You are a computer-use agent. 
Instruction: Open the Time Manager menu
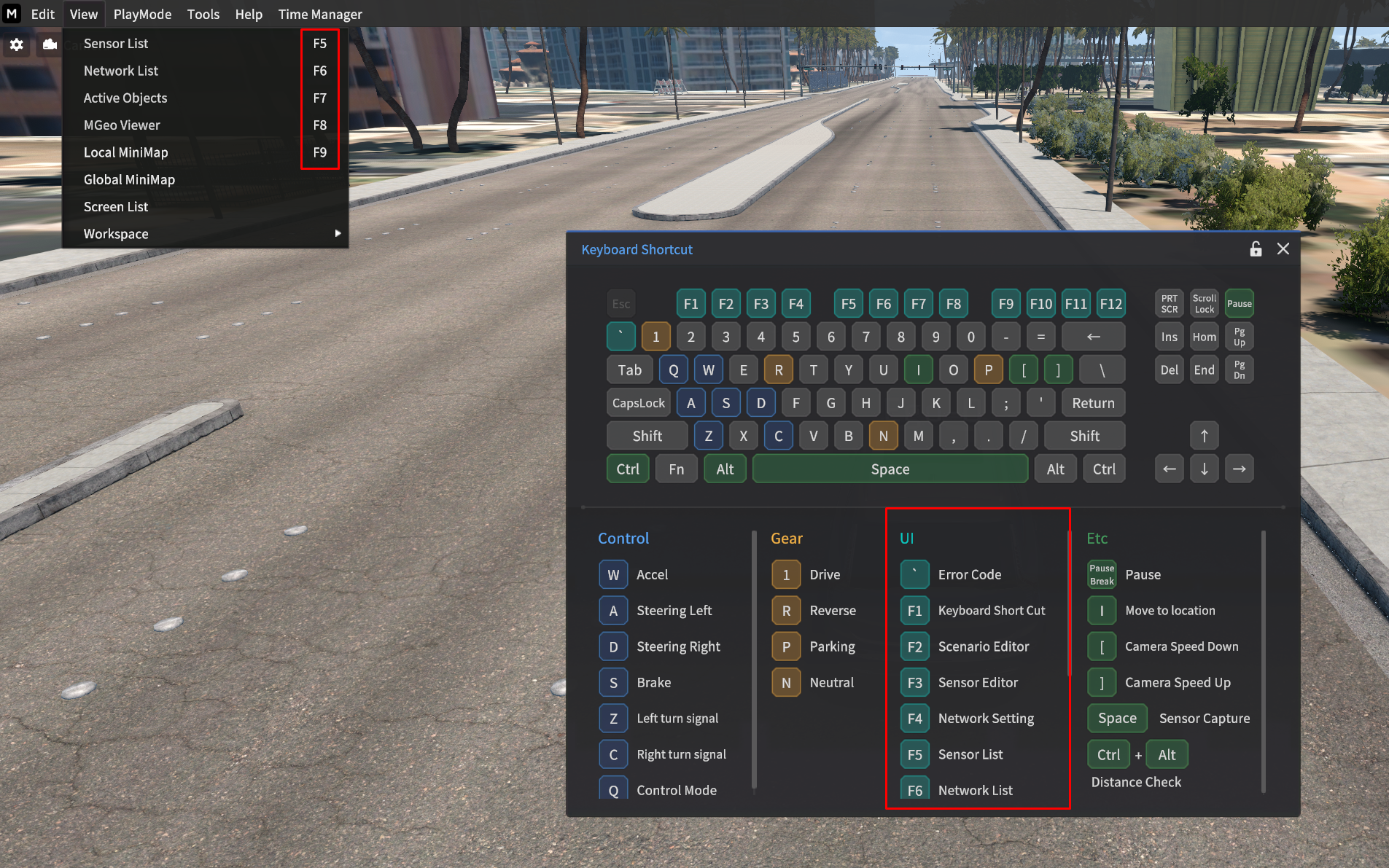[x=319, y=14]
